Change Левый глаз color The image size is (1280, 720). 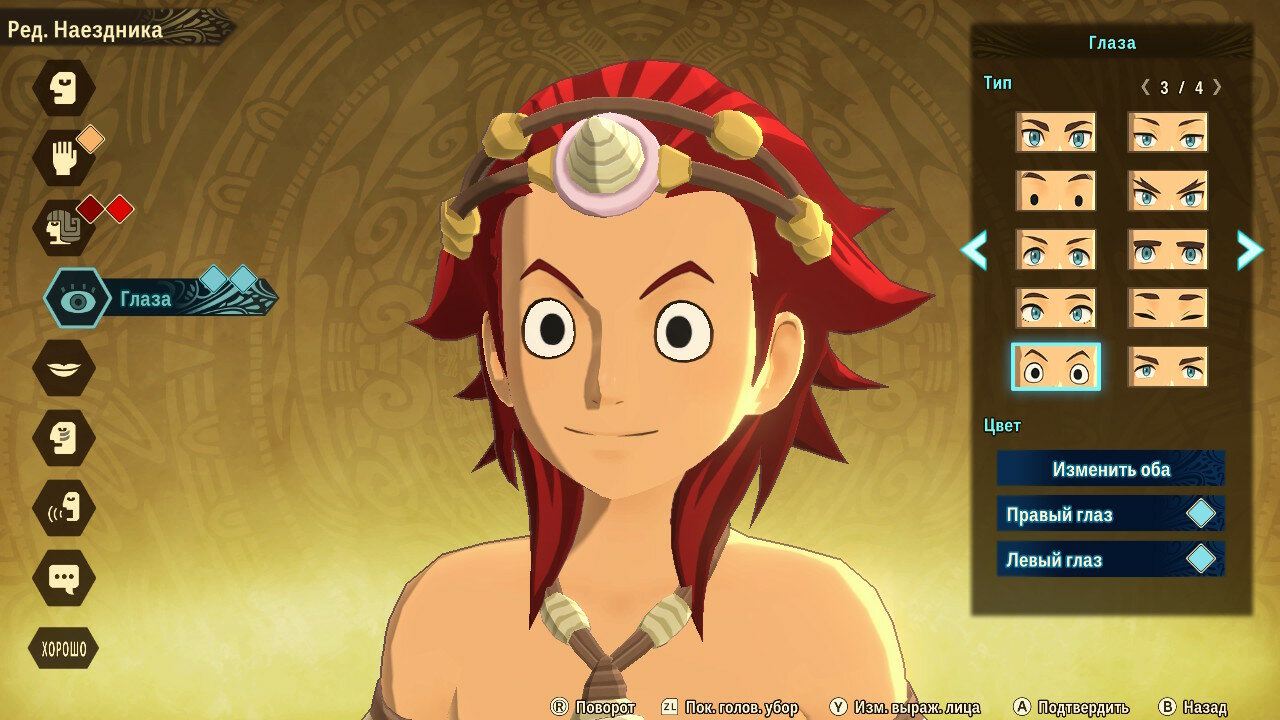point(1111,559)
